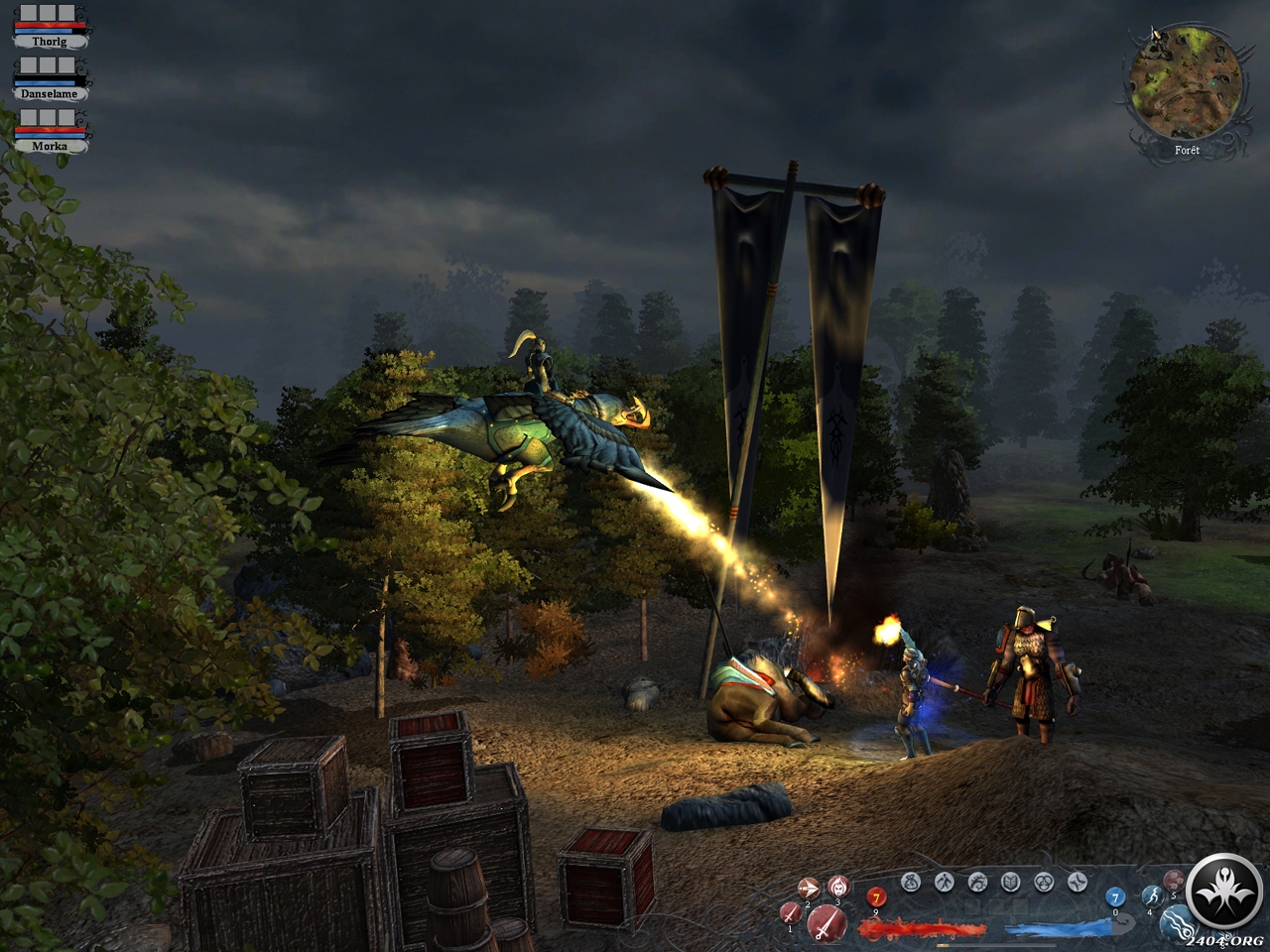The width and height of the screenshot is (1270, 952).
Task: Activate the flaming face skill in slot 3
Action: point(837,886)
